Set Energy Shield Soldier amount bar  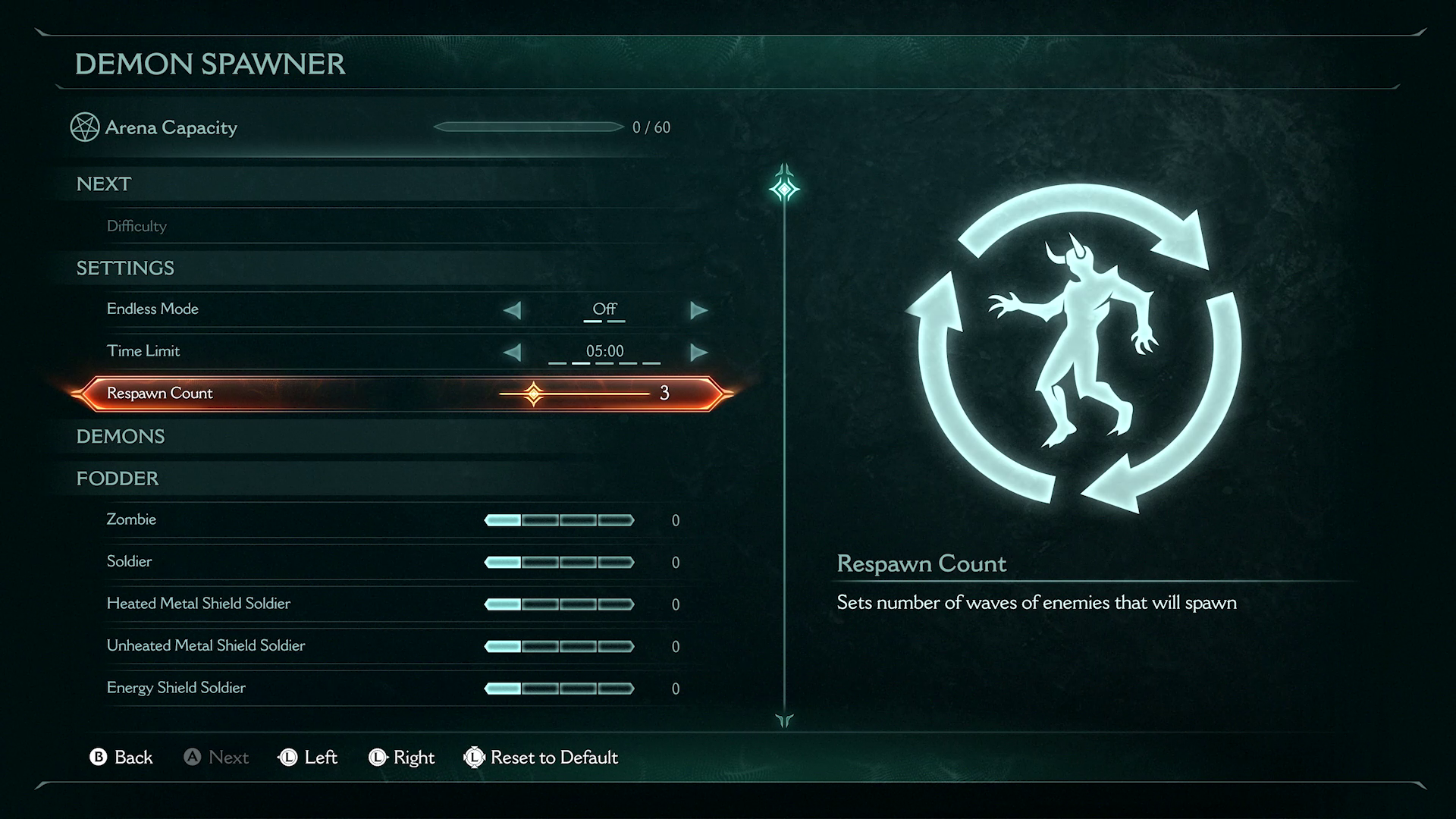pos(559,689)
